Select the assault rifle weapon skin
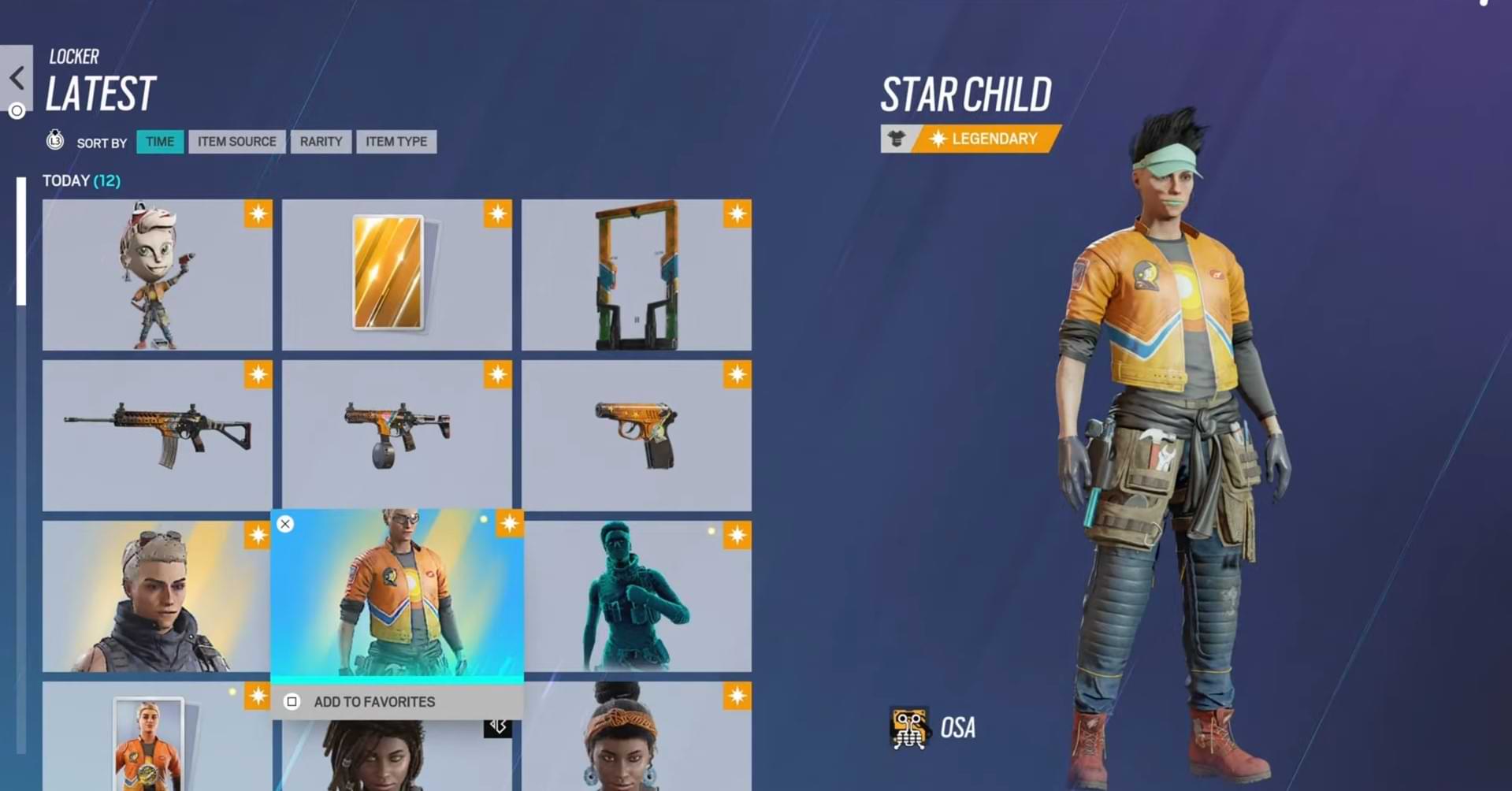This screenshot has width=1512, height=791. (x=157, y=435)
